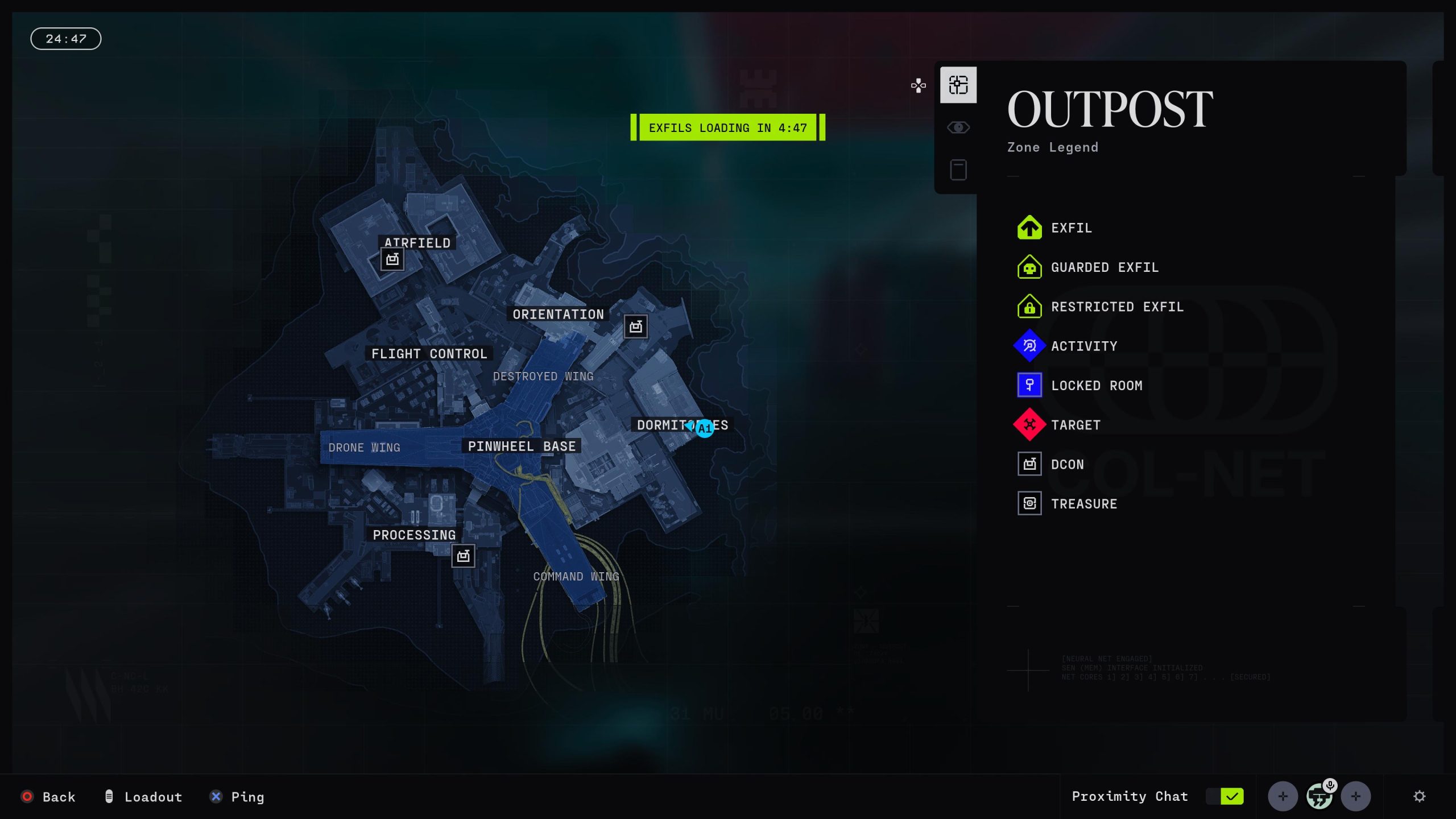Click the A1 ping marker near Dormitories
Viewport: 1456px width, 819px height.
(x=704, y=429)
